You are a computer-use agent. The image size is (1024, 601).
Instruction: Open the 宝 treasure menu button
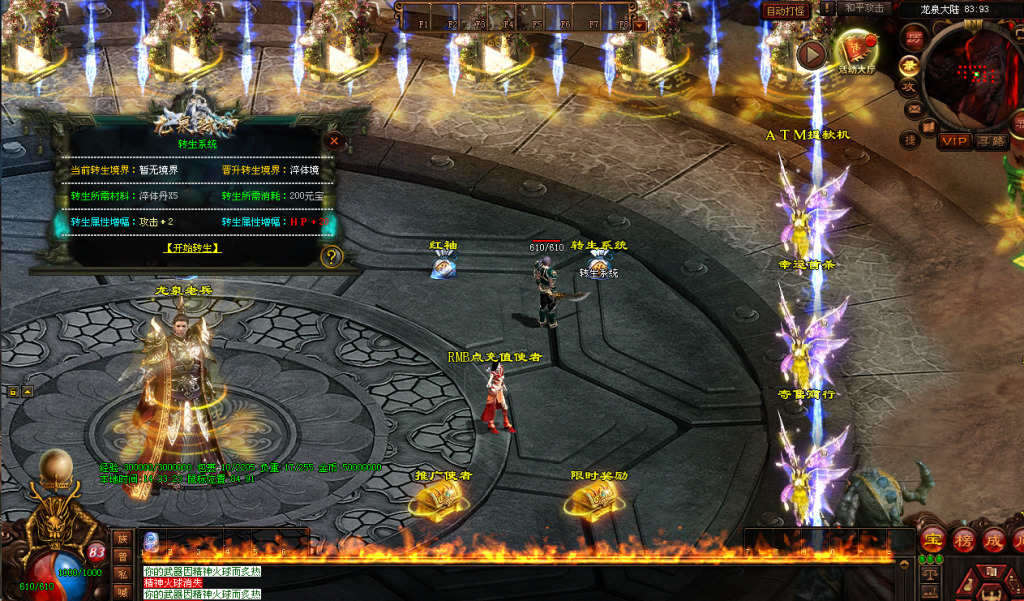[x=932, y=540]
